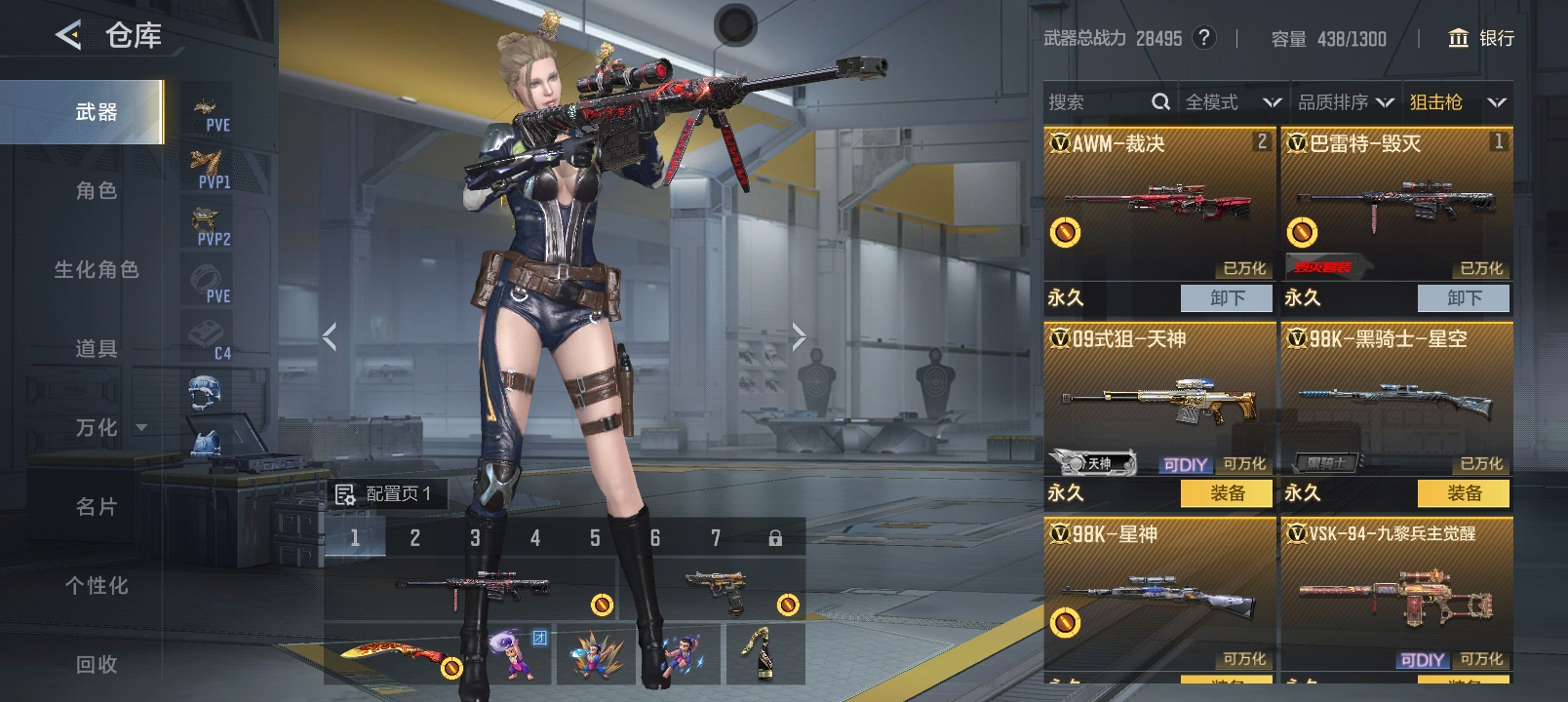1568x702 pixels.
Task: Open the 回收 recycle section
Action: (x=97, y=665)
